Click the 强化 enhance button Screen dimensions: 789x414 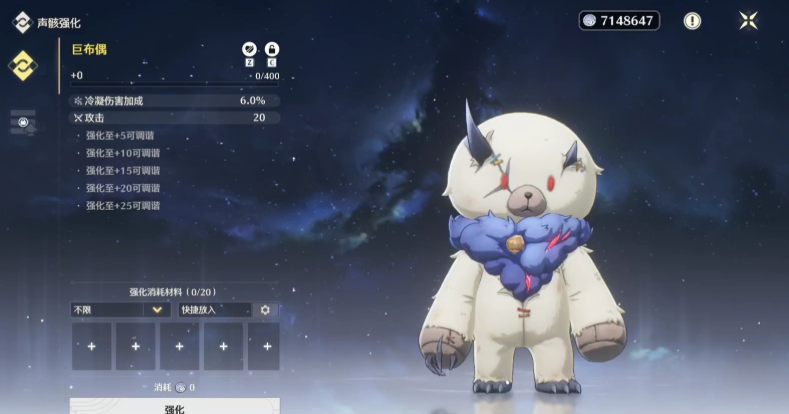pyautogui.click(x=174, y=407)
